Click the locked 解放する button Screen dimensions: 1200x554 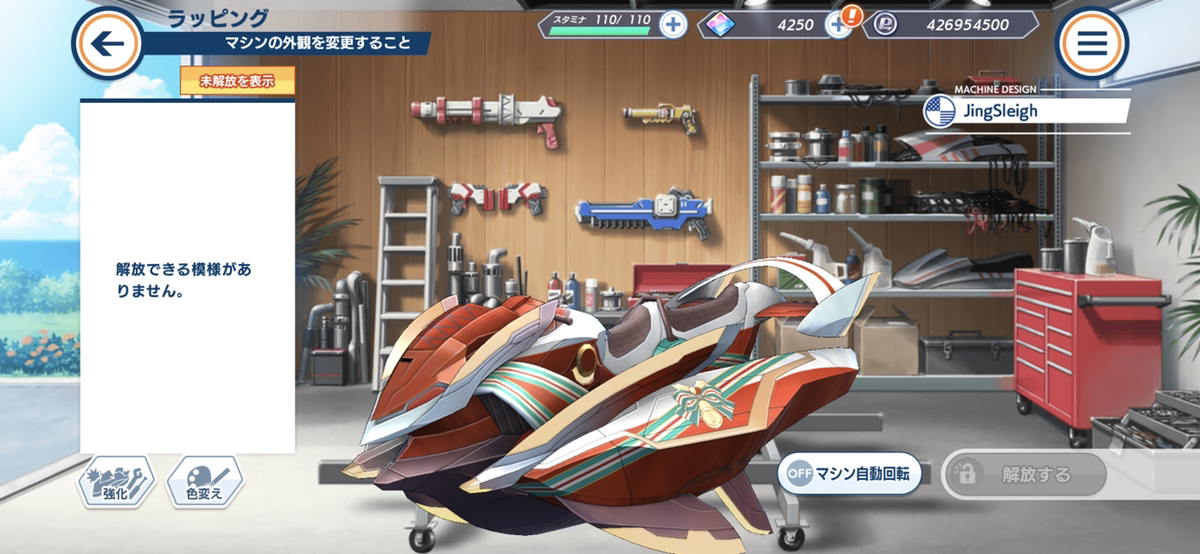click(x=1024, y=475)
